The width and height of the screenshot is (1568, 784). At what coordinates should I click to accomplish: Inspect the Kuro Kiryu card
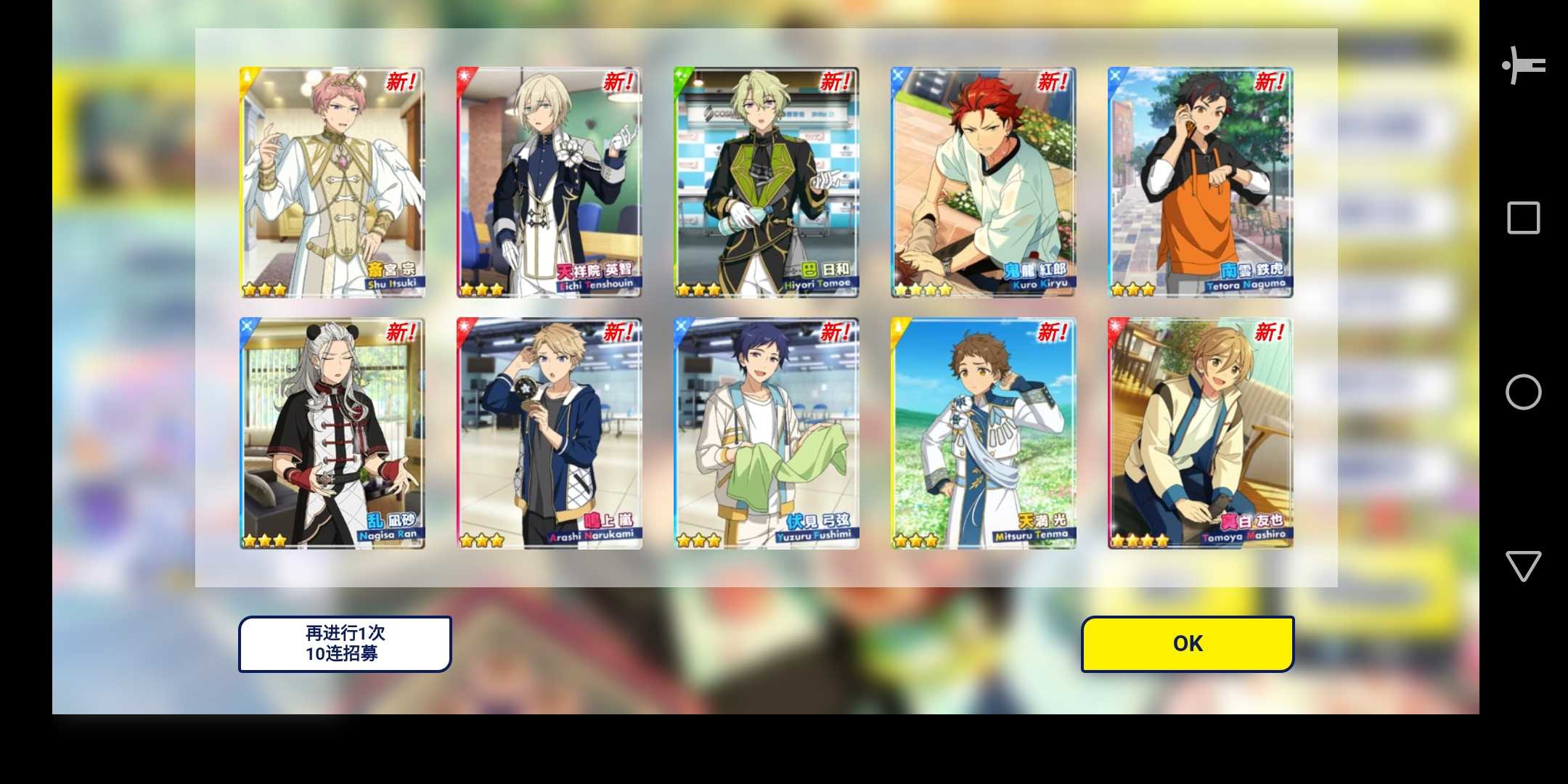tap(983, 182)
